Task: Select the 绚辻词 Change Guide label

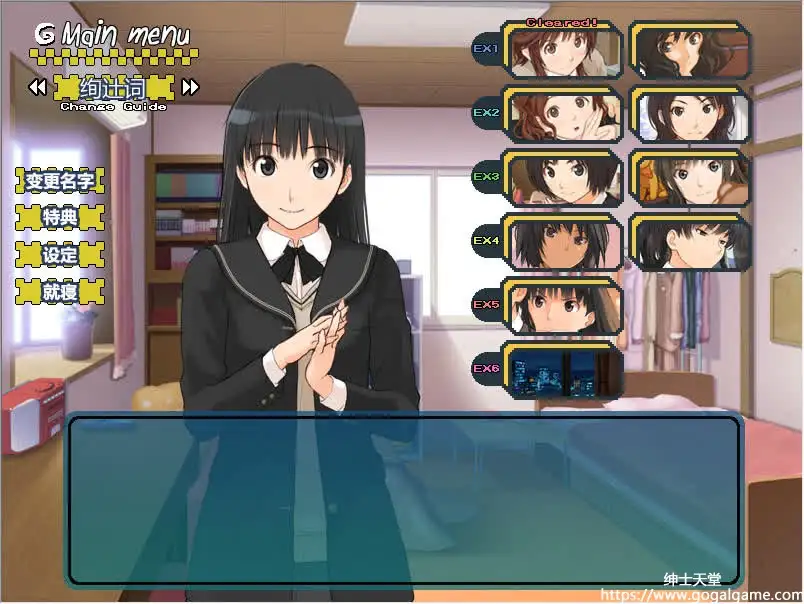Action: click(x=113, y=88)
